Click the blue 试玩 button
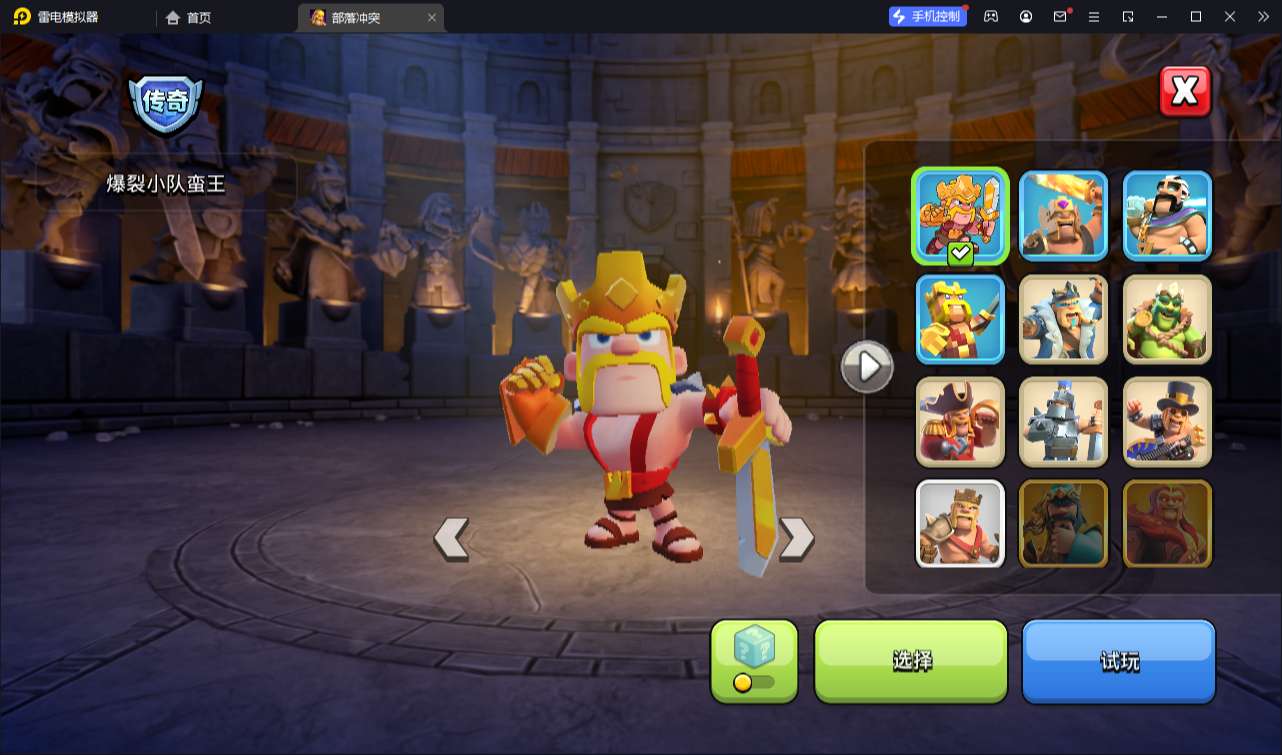 pyautogui.click(x=1118, y=660)
